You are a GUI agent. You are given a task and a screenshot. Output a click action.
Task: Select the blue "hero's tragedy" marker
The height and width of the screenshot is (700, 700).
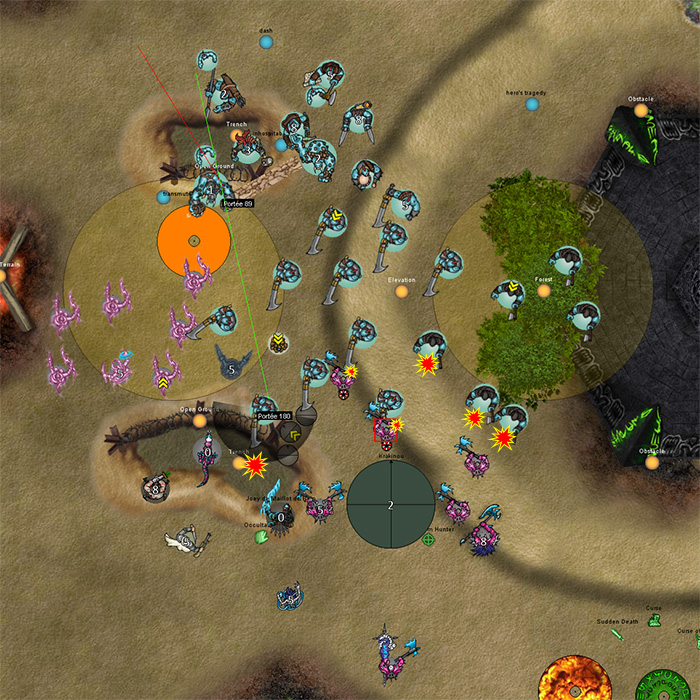point(532,104)
